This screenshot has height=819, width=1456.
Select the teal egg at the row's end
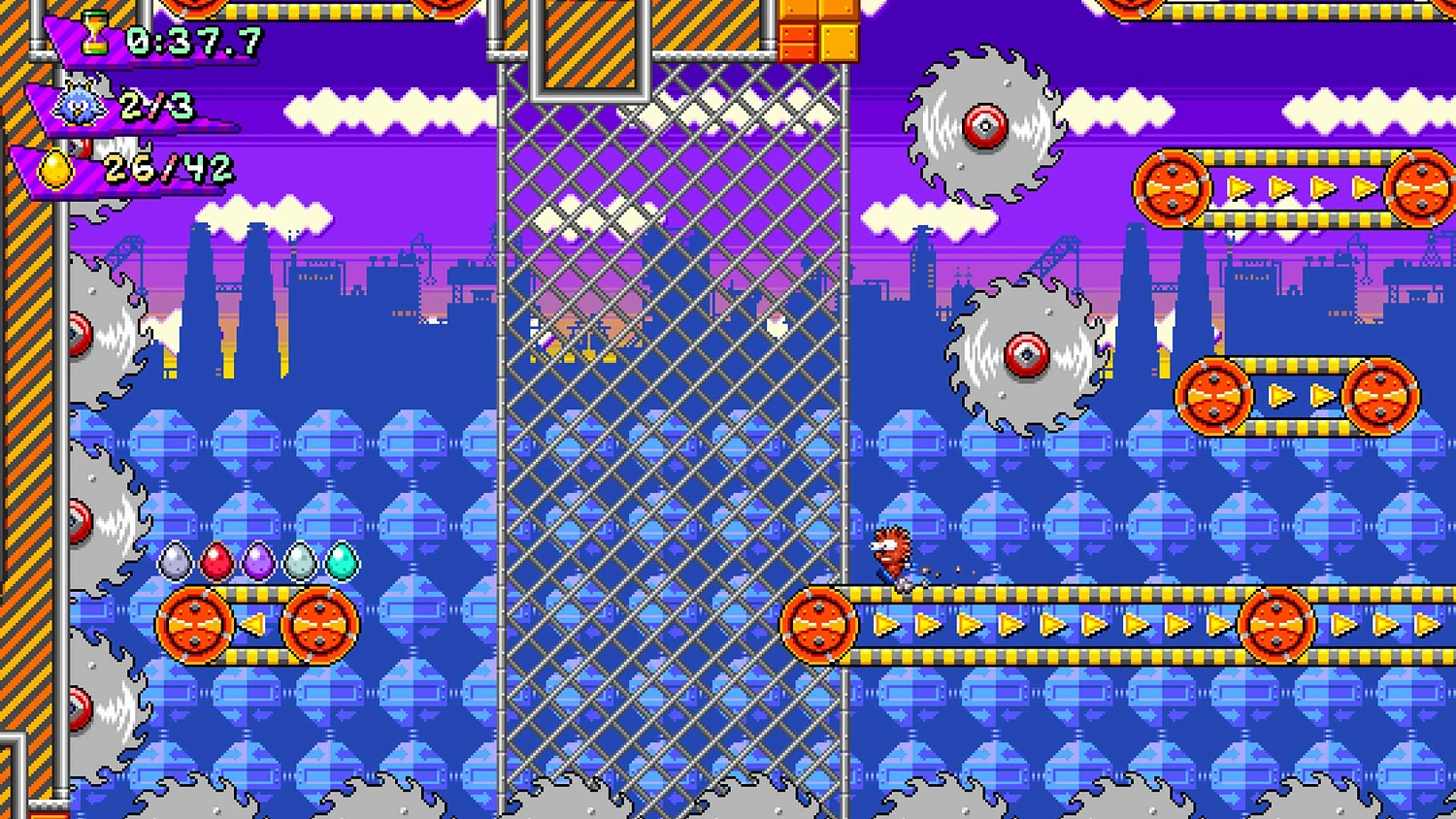coord(342,561)
